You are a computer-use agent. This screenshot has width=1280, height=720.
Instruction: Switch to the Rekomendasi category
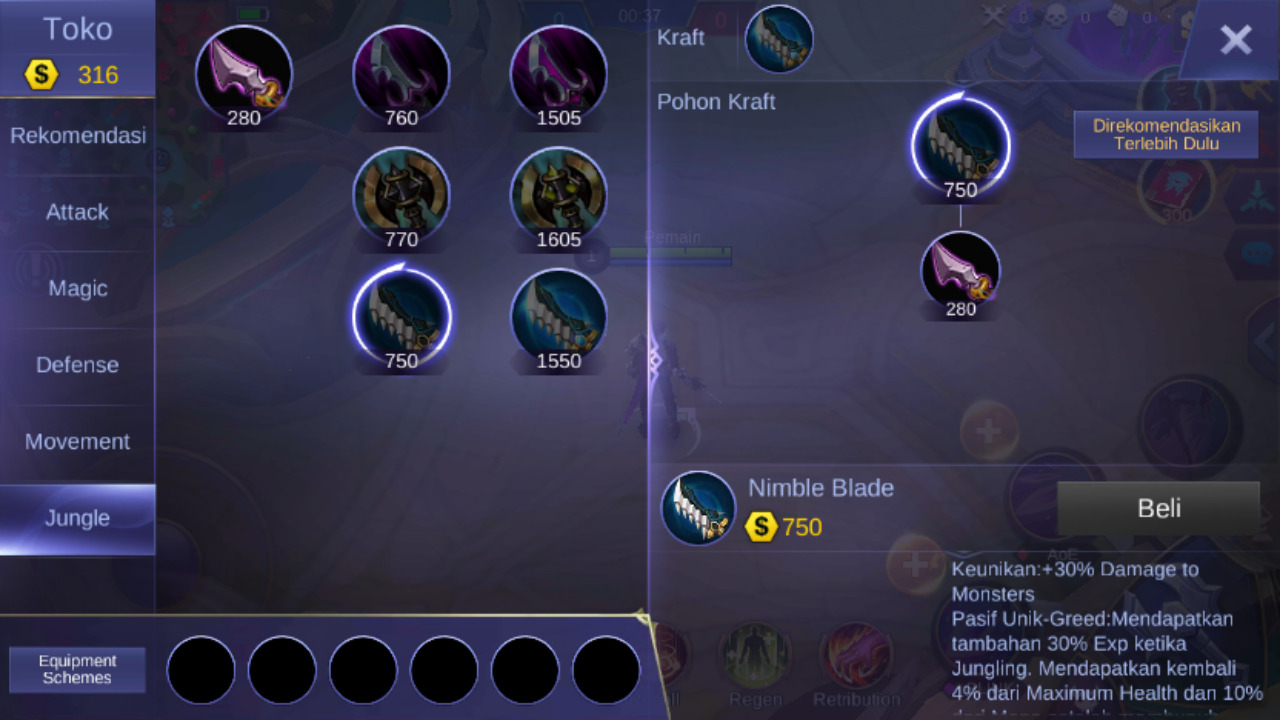pos(77,135)
